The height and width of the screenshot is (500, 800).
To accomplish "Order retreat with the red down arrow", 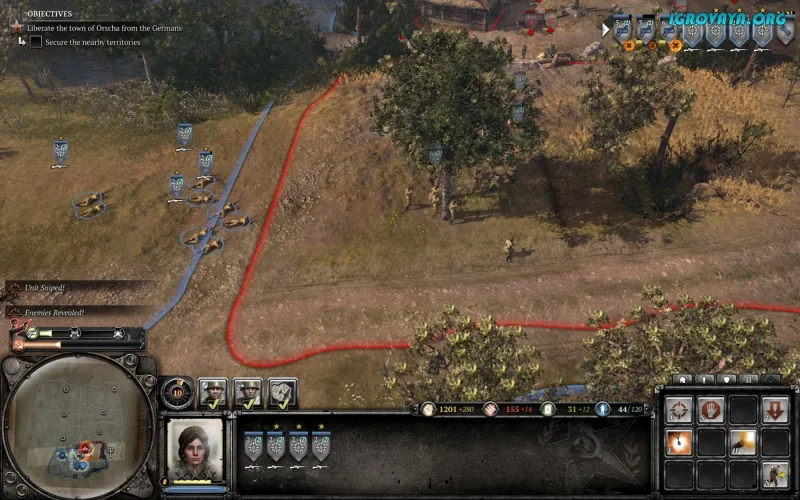I will (x=775, y=410).
